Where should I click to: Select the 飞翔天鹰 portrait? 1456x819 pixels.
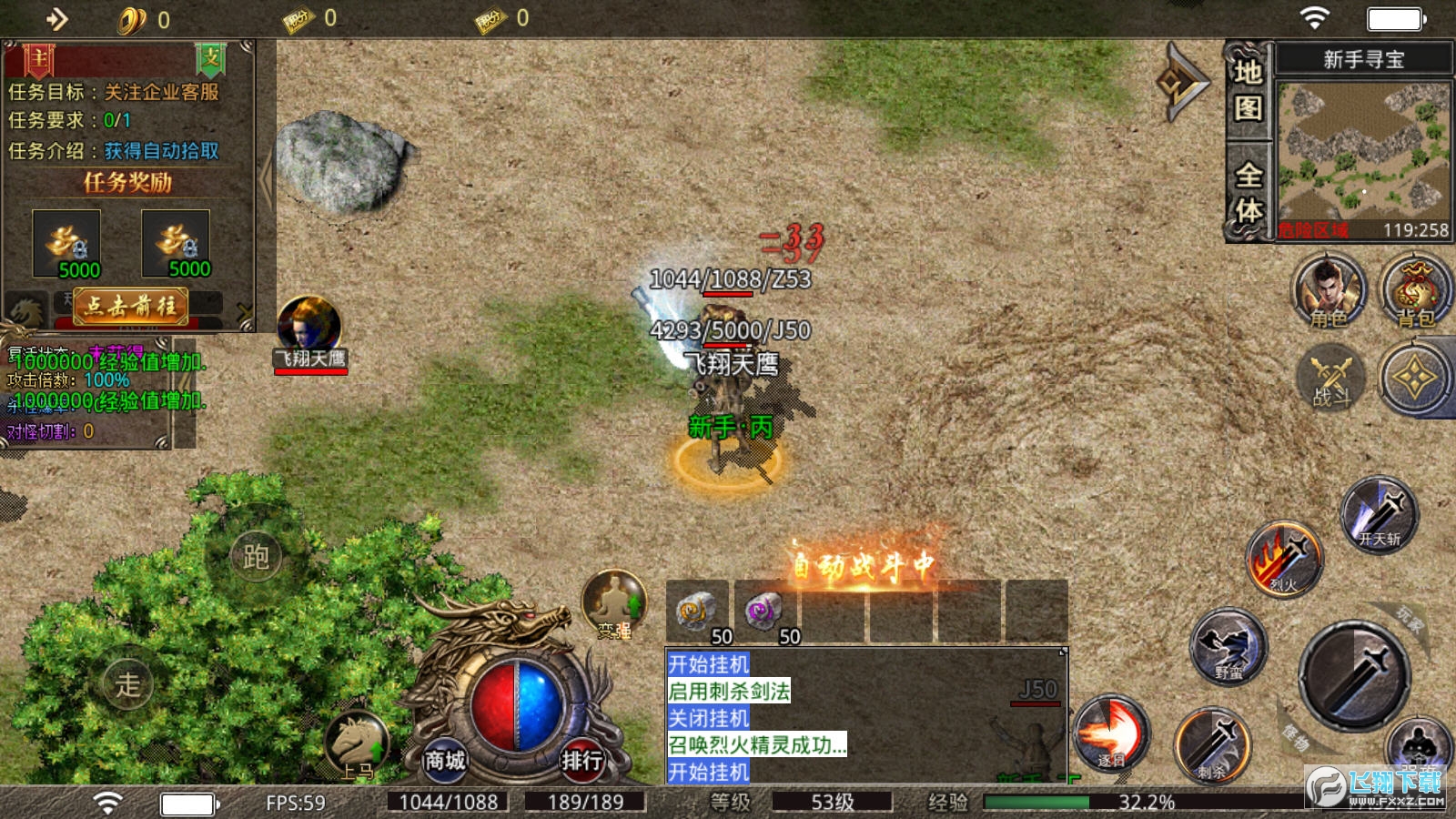[309, 326]
